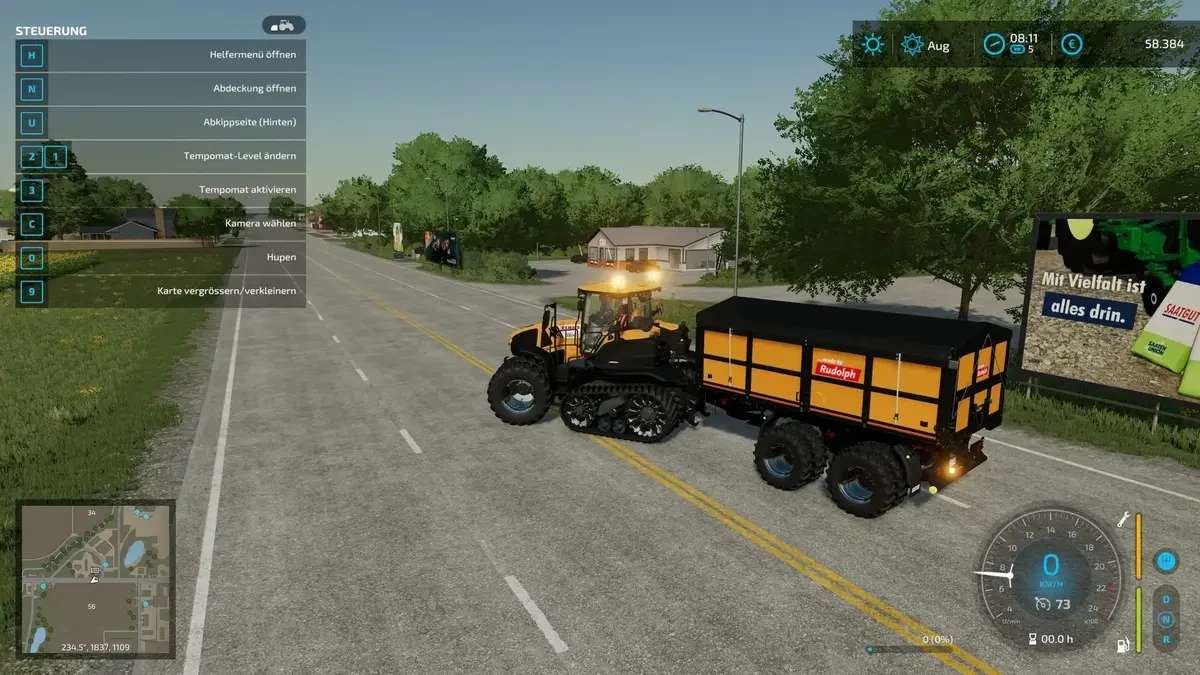Click the sunny weather icon
1200x675 pixels.
click(873, 44)
